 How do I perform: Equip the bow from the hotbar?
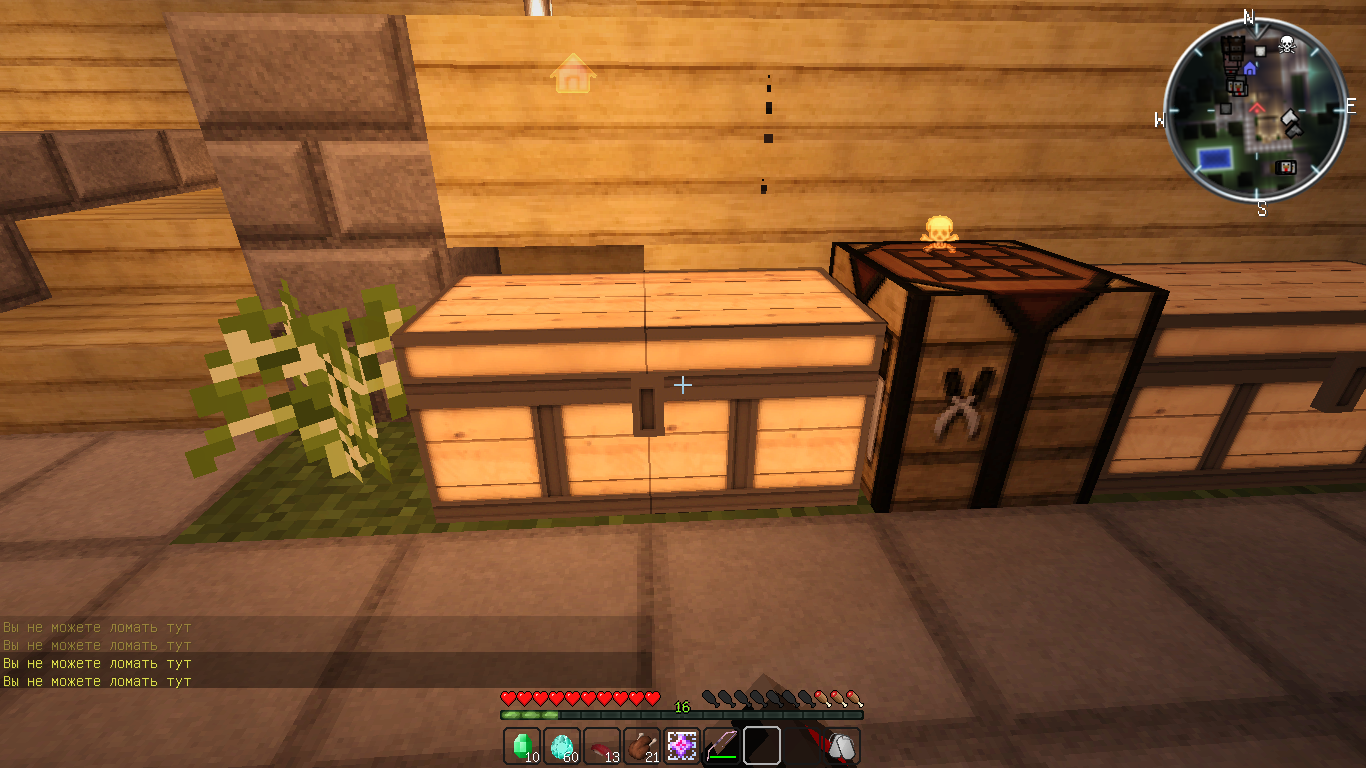coord(721,746)
